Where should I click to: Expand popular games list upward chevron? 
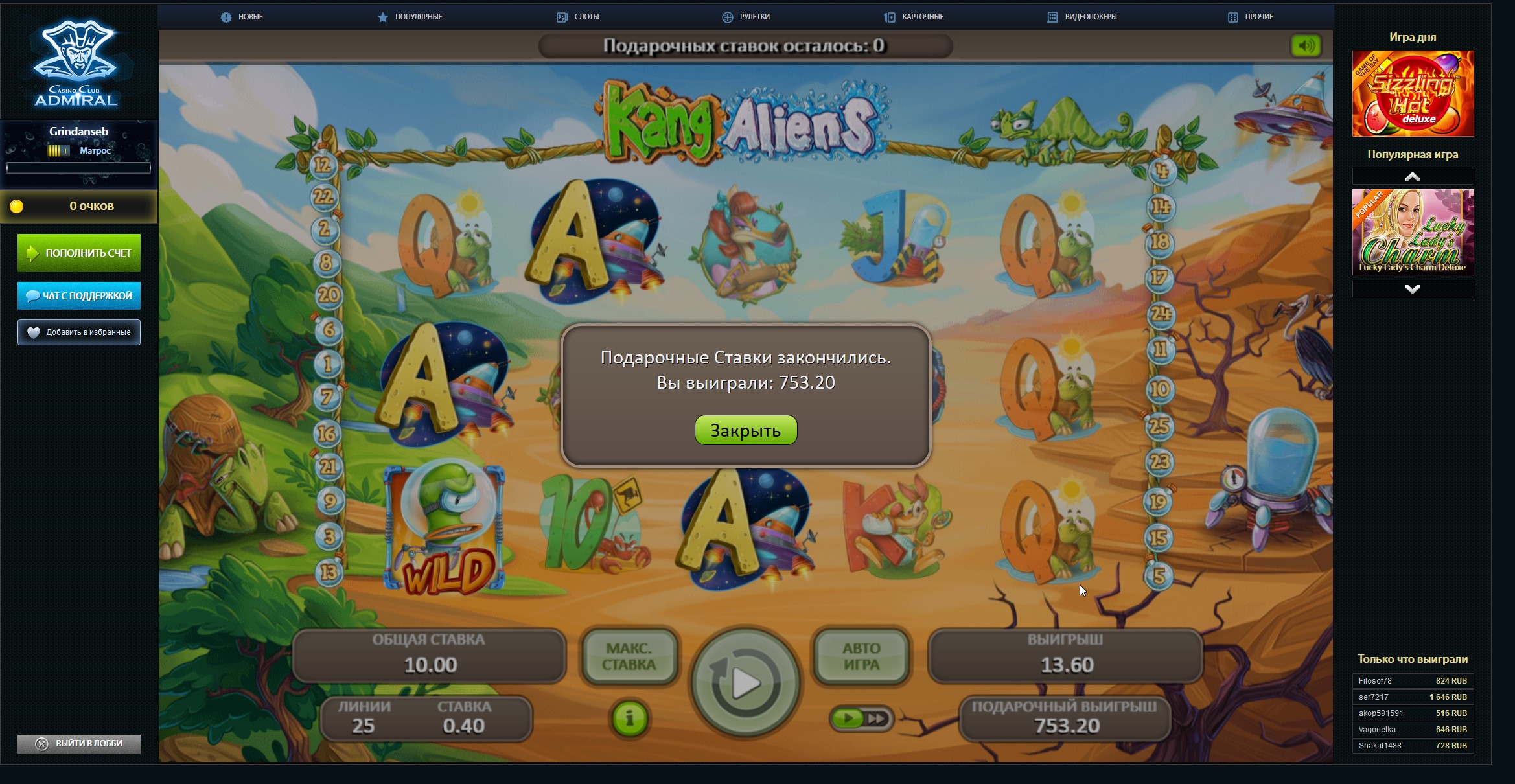pos(1413,176)
